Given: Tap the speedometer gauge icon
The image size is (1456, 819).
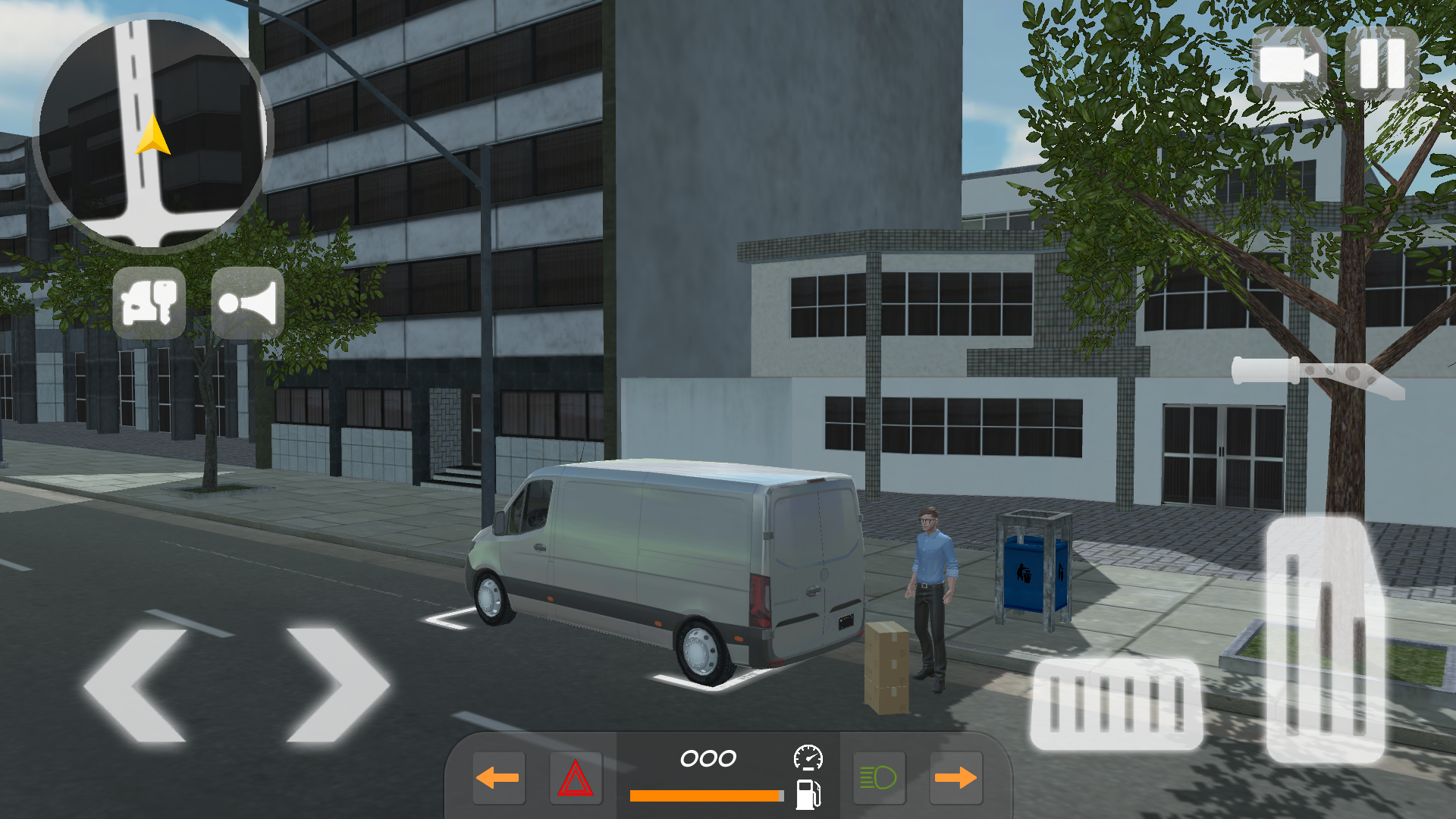Looking at the screenshot, I should pyautogui.click(x=808, y=756).
